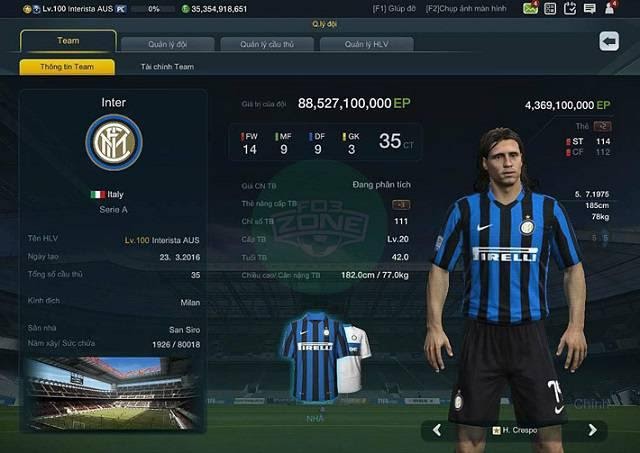Open the Quản lý đội tab

pyautogui.click(x=168, y=44)
